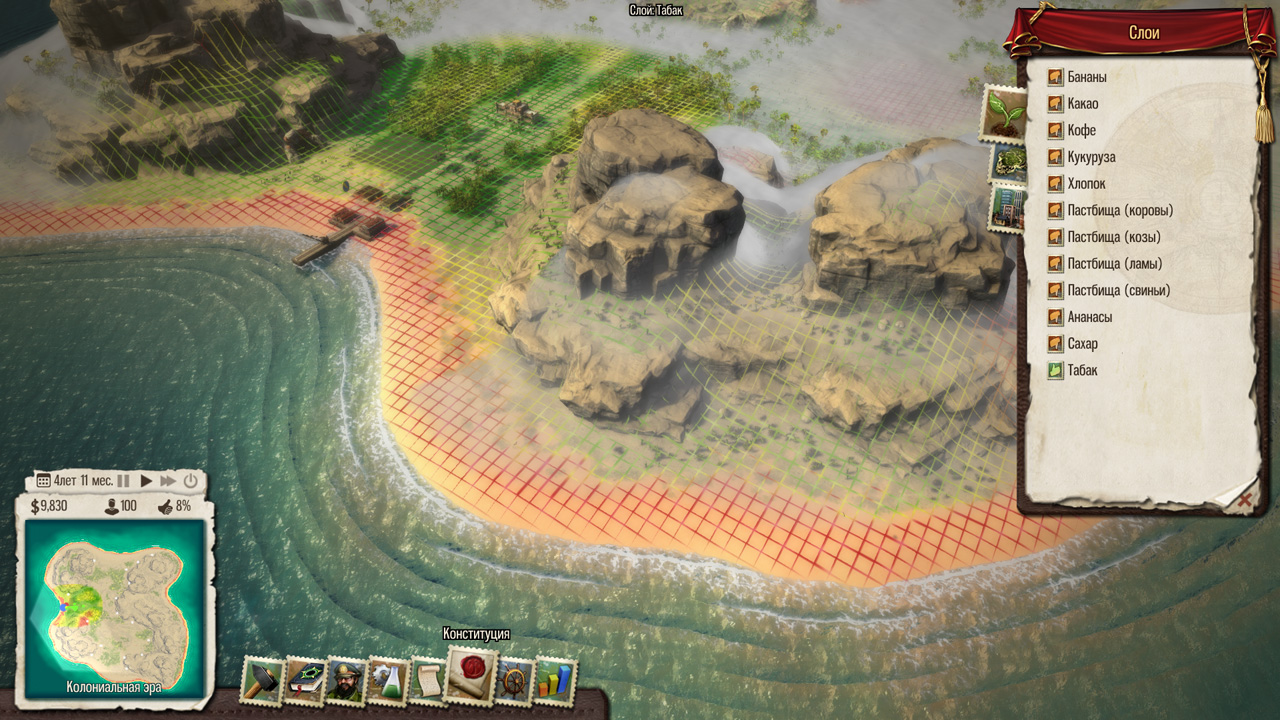Pause the game time
The width and height of the screenshot is (1280, 720).
tap(124, 481)
